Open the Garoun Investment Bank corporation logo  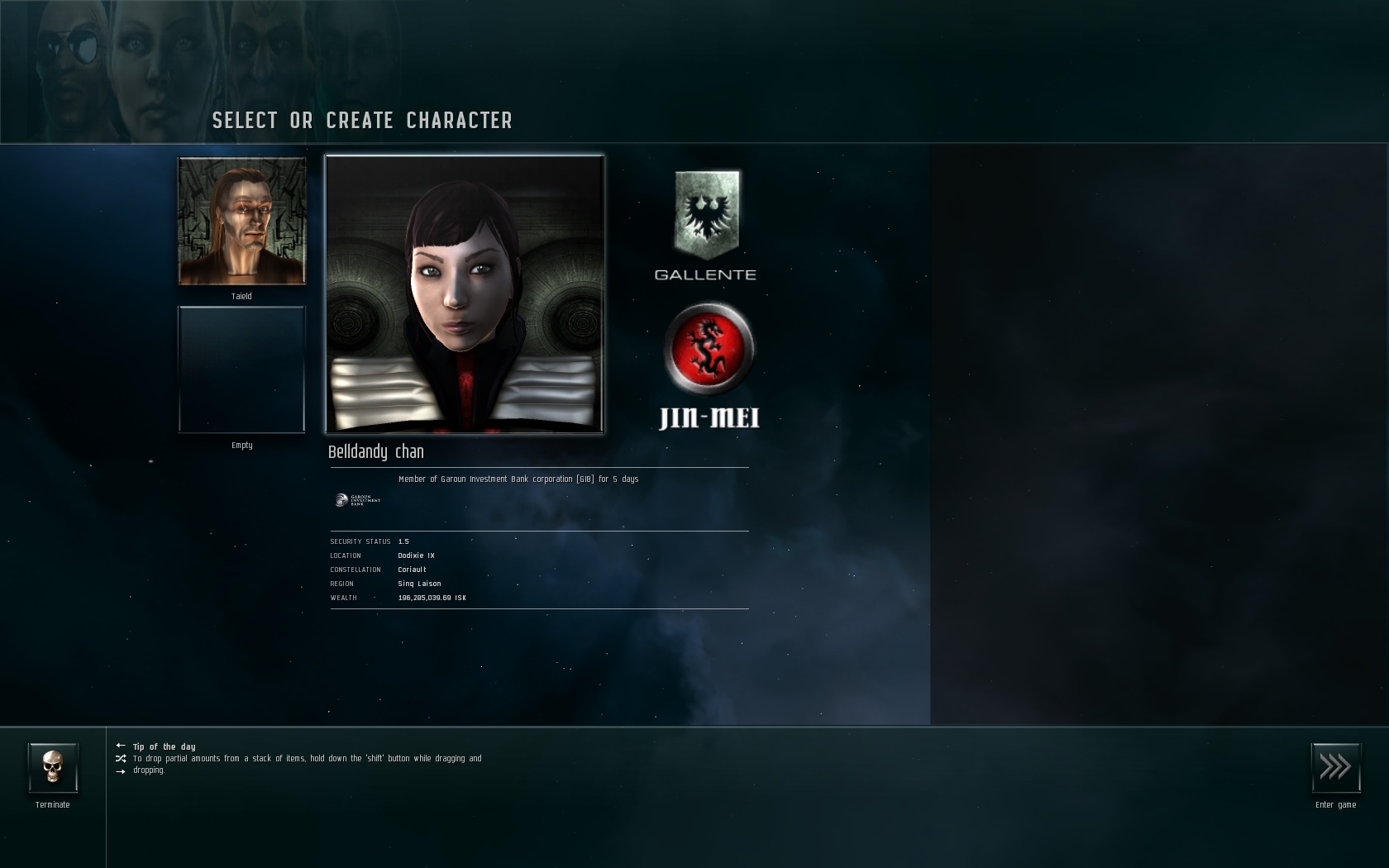click(357, 500)
